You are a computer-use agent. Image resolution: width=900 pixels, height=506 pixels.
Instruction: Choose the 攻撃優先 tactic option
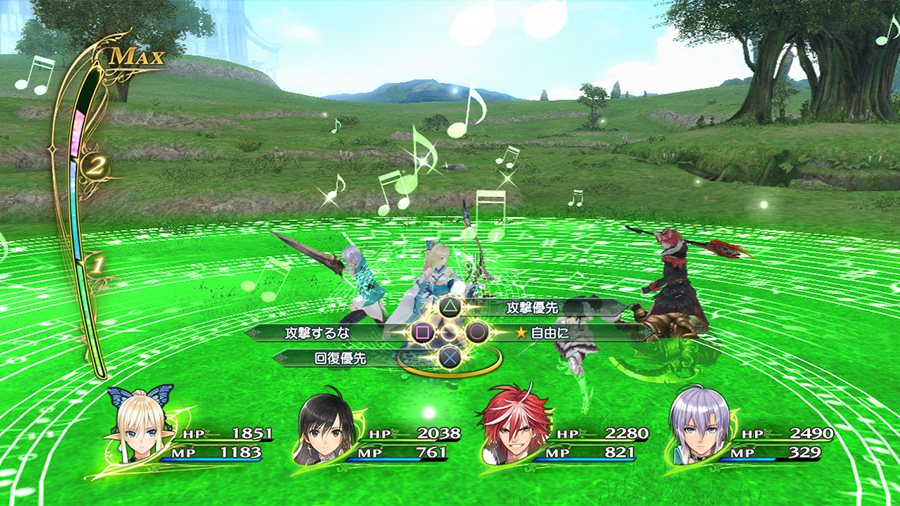[x=531, y=308]
